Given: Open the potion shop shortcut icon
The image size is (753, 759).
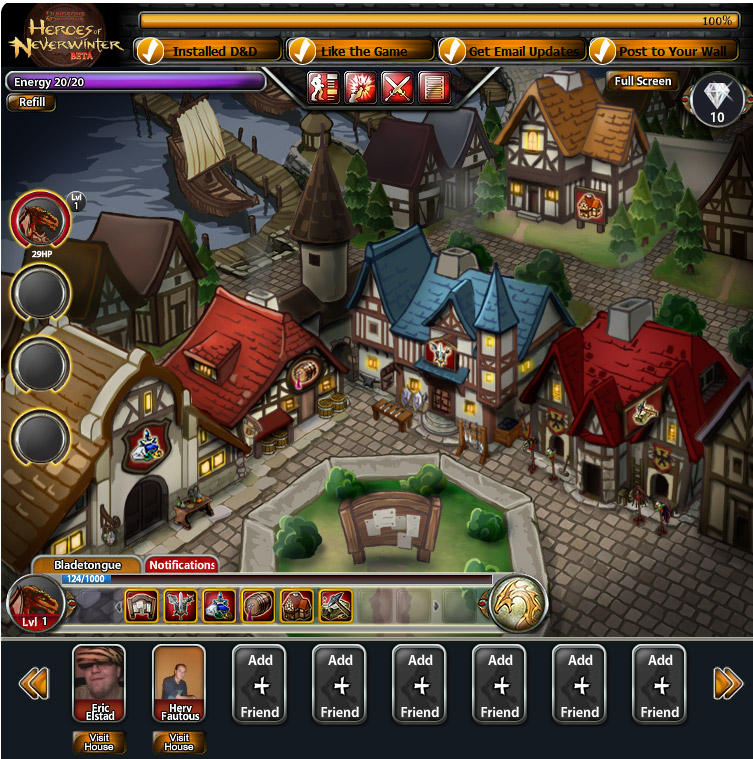Looking at the screenshot, I should coord(219,605).
